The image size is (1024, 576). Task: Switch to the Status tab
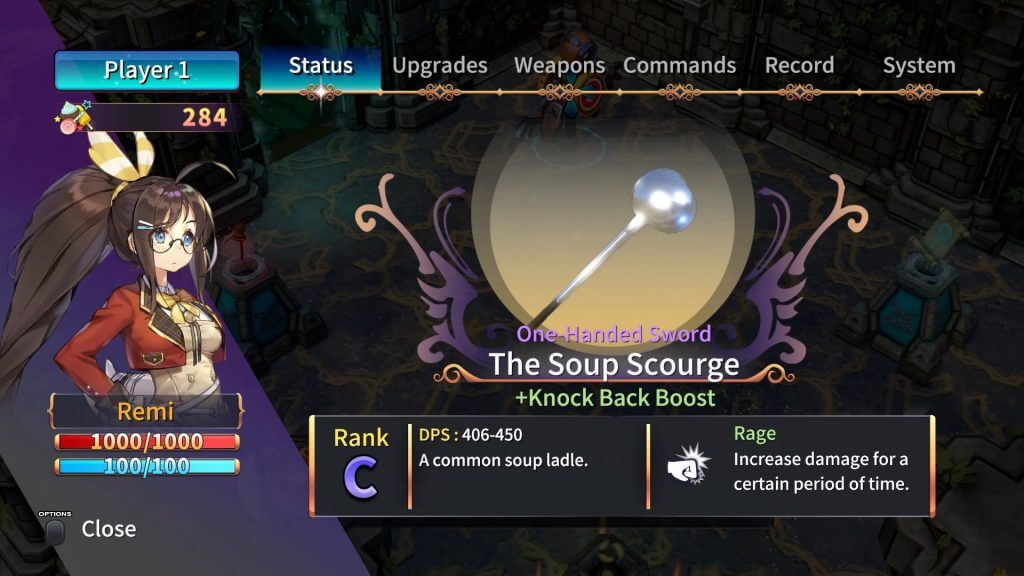320,66
